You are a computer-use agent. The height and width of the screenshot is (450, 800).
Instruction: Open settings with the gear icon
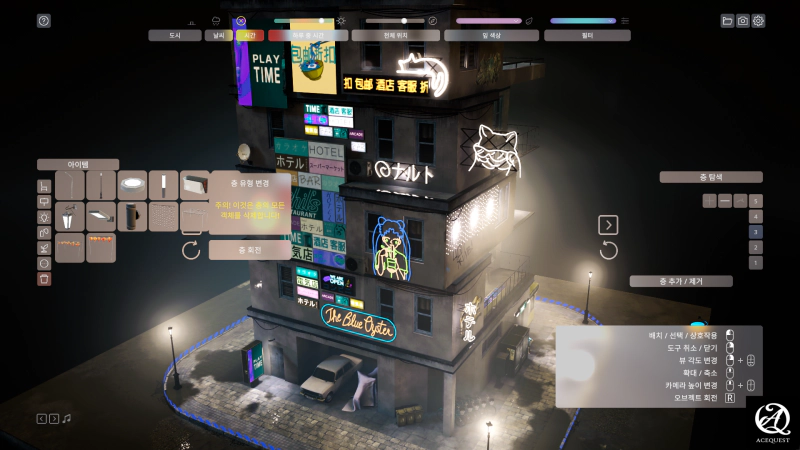point(759,20)
